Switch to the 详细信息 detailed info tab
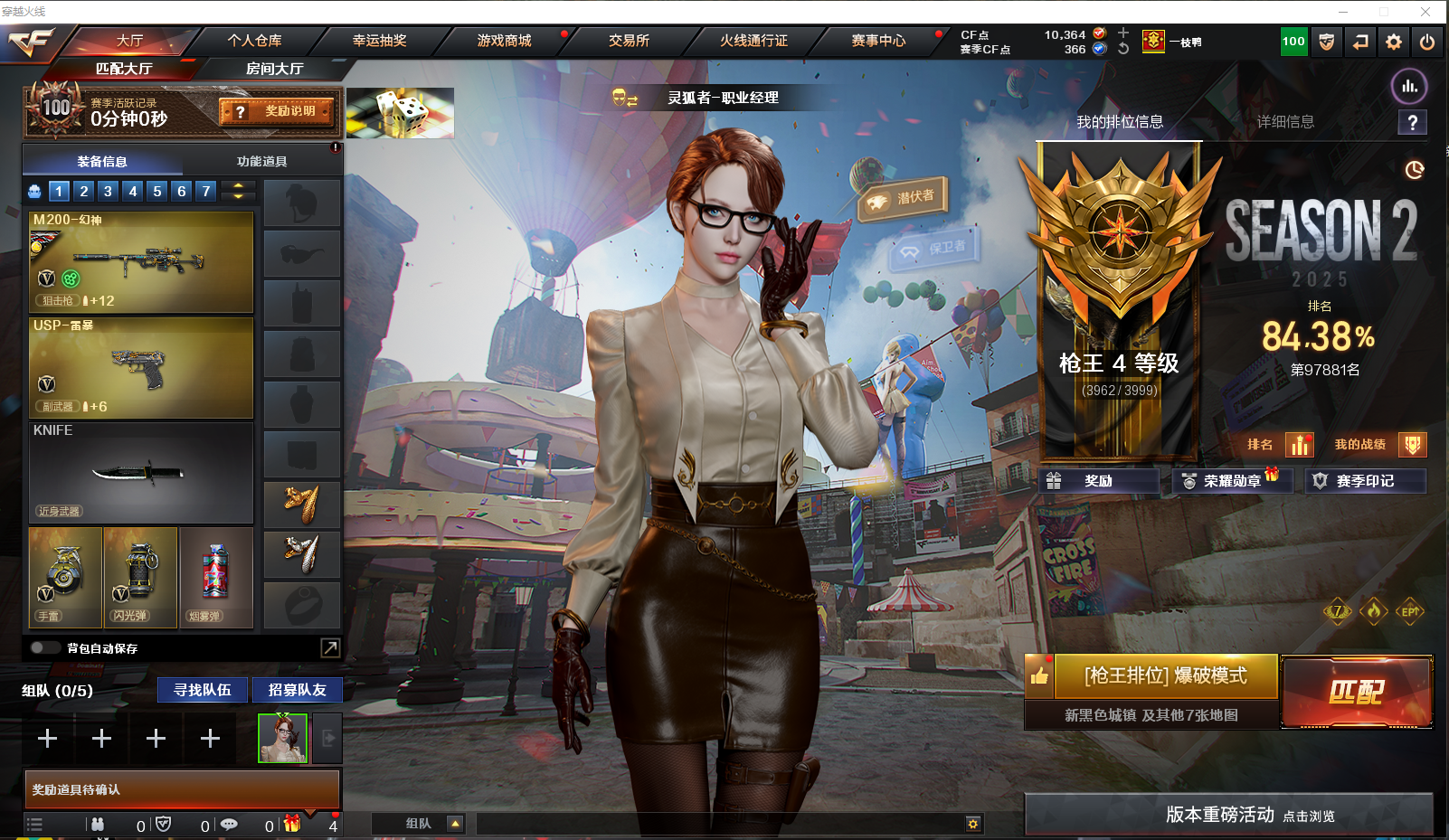The width and height of the screenshot is (1449, 840). (1285, 122)
